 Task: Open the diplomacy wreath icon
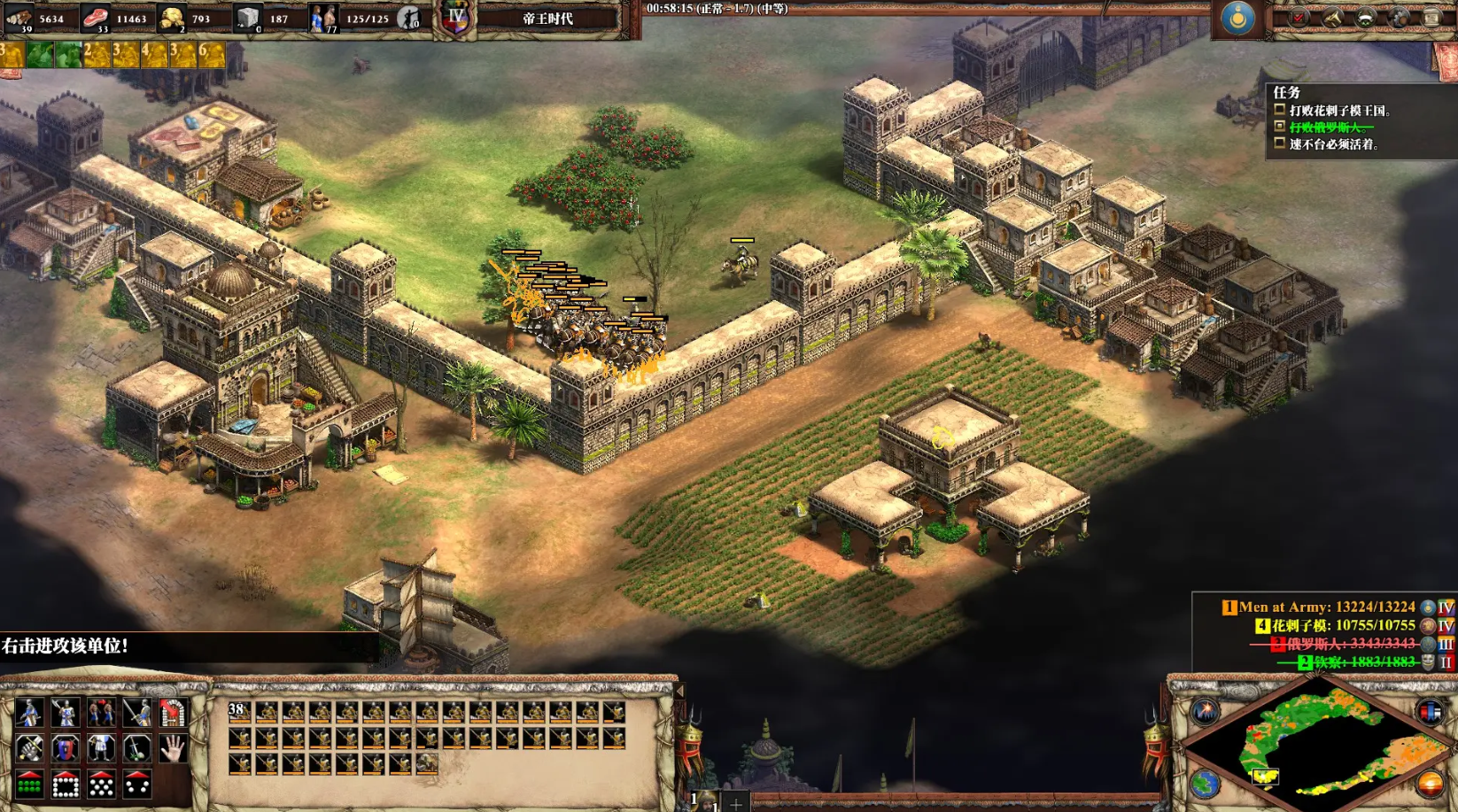[x=1366, y=18]
